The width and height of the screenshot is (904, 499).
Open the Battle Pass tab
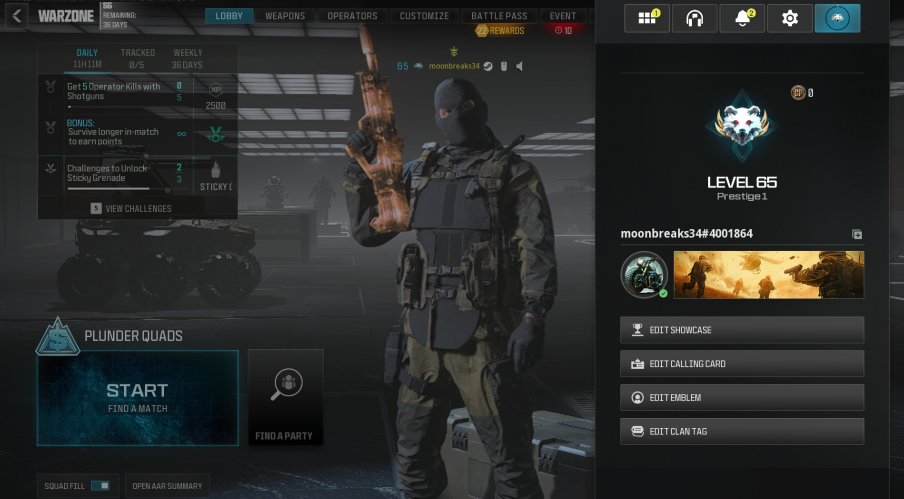(499, 16)
